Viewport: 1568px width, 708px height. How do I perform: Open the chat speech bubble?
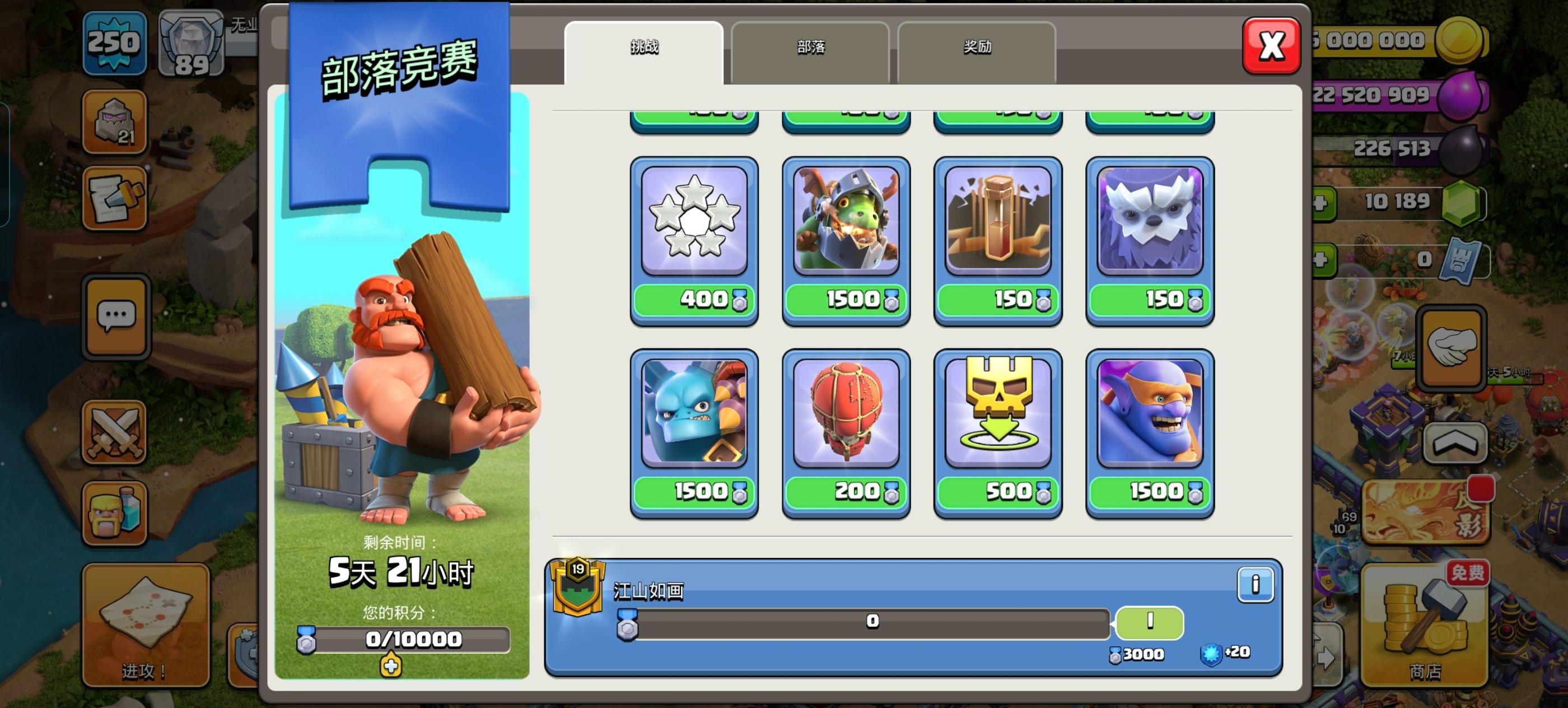click(x=116, y=317)
